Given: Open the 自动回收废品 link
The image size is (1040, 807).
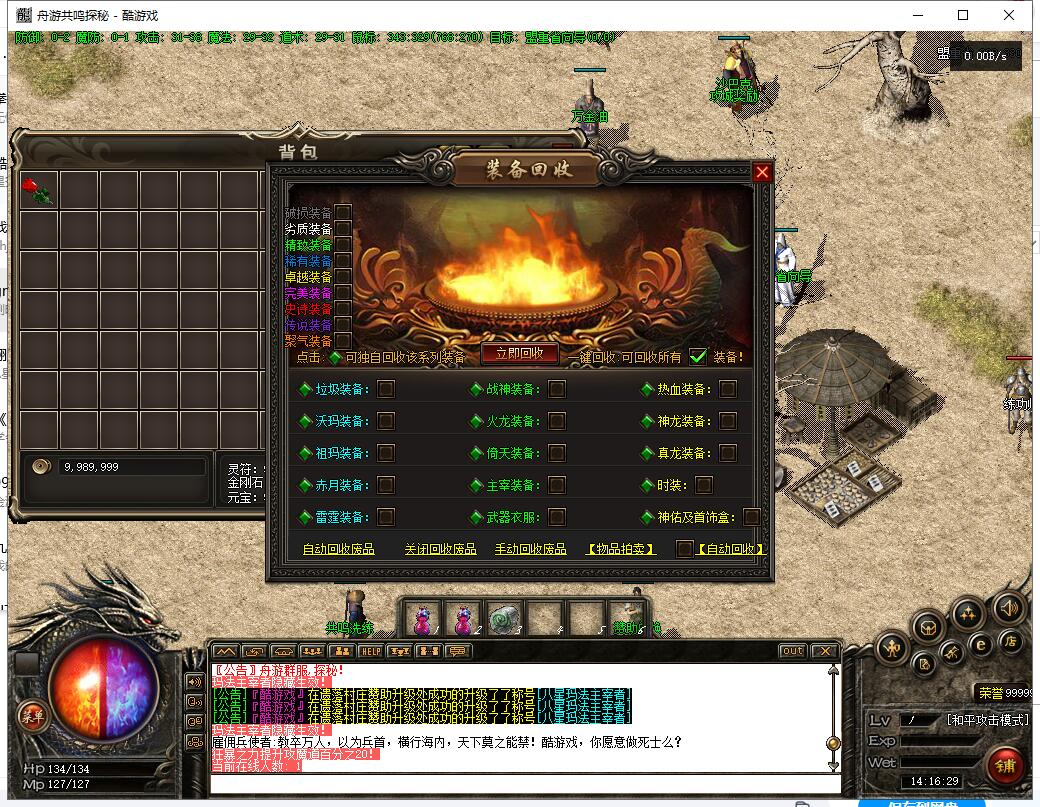Looking at the screenshot, I should click(338, 549).
